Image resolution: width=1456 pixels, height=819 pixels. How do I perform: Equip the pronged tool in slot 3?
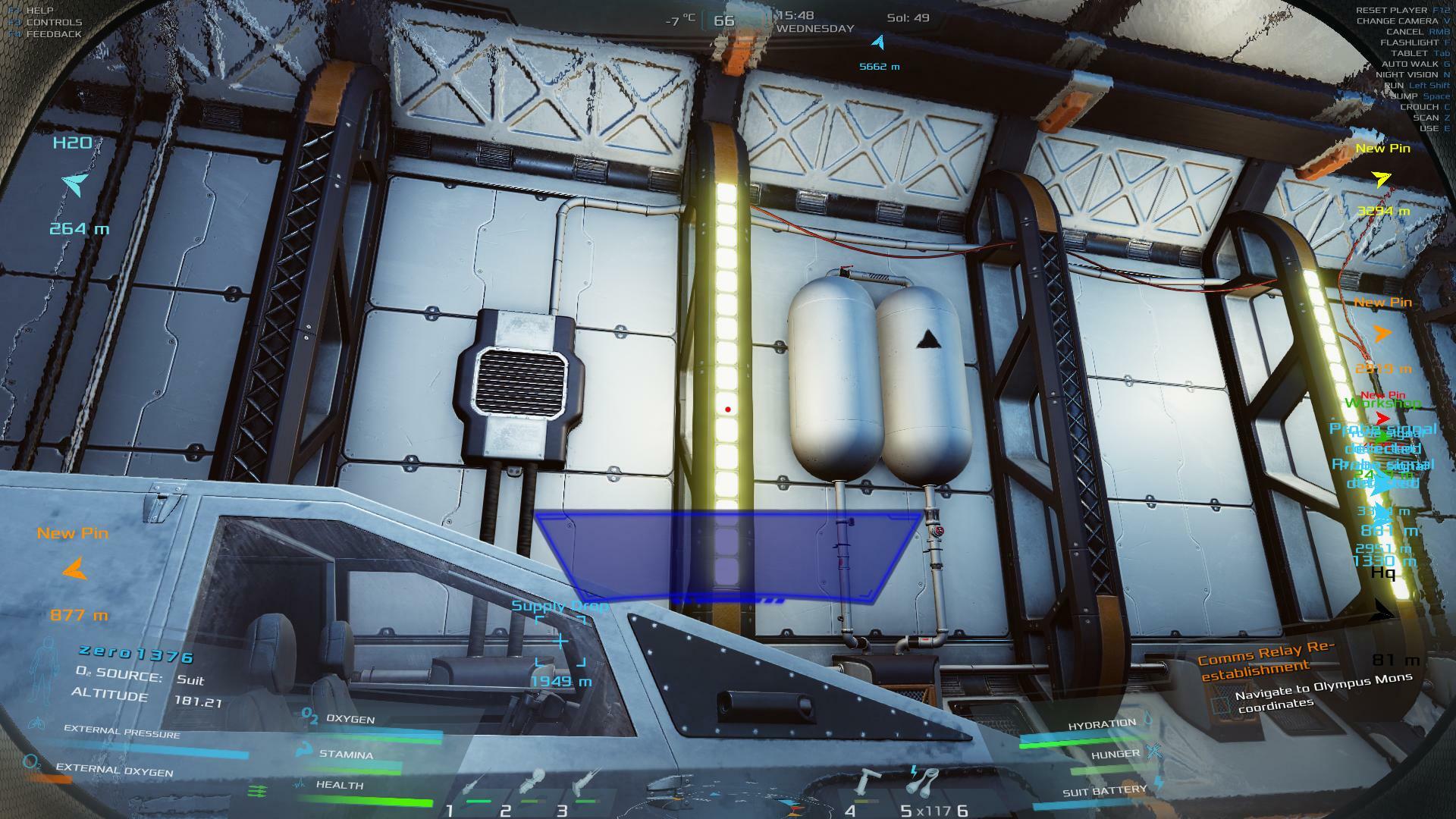[587, 783]
